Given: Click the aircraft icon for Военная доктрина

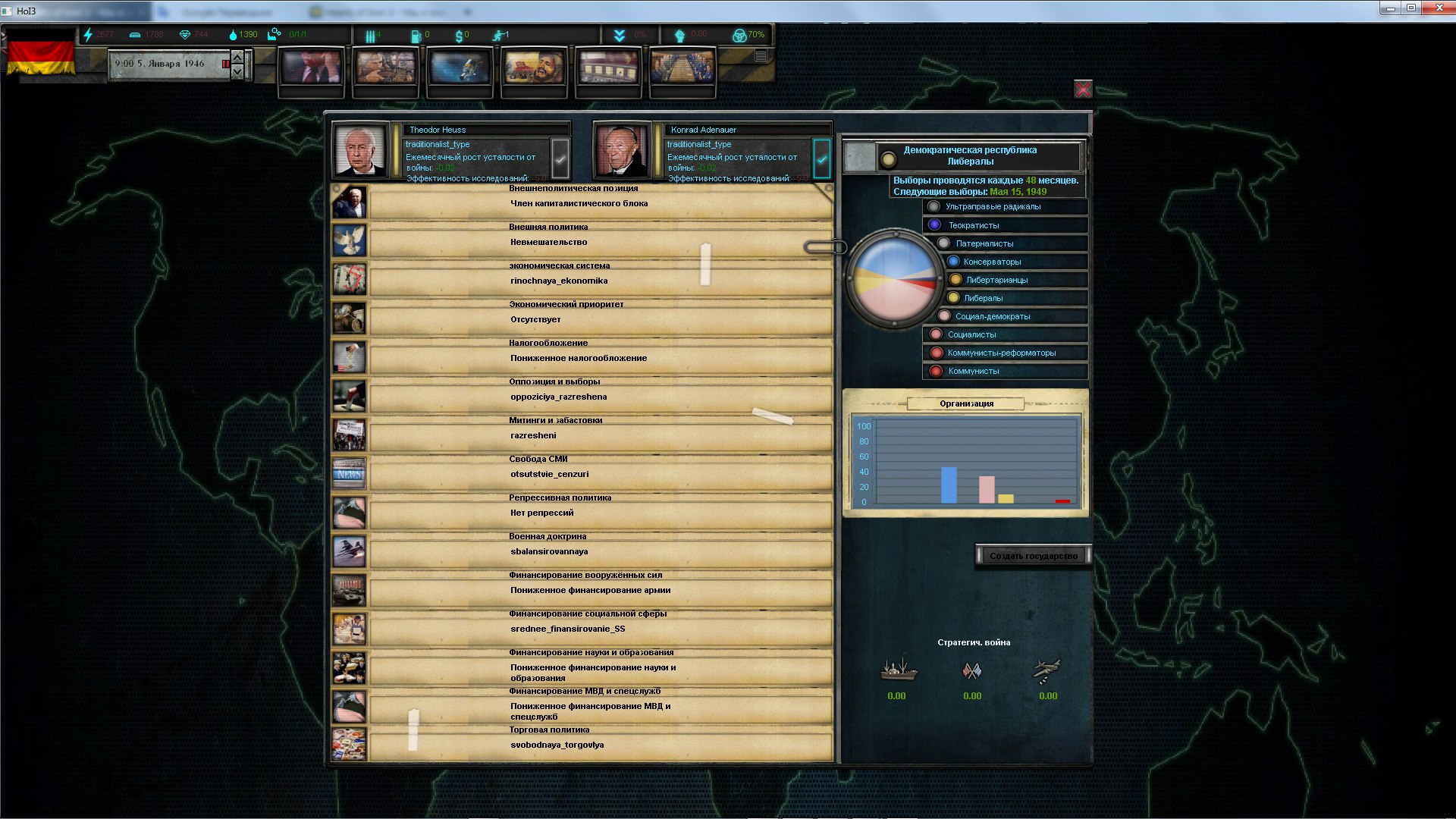Looking at the screenshot, I should coord(349,552).
